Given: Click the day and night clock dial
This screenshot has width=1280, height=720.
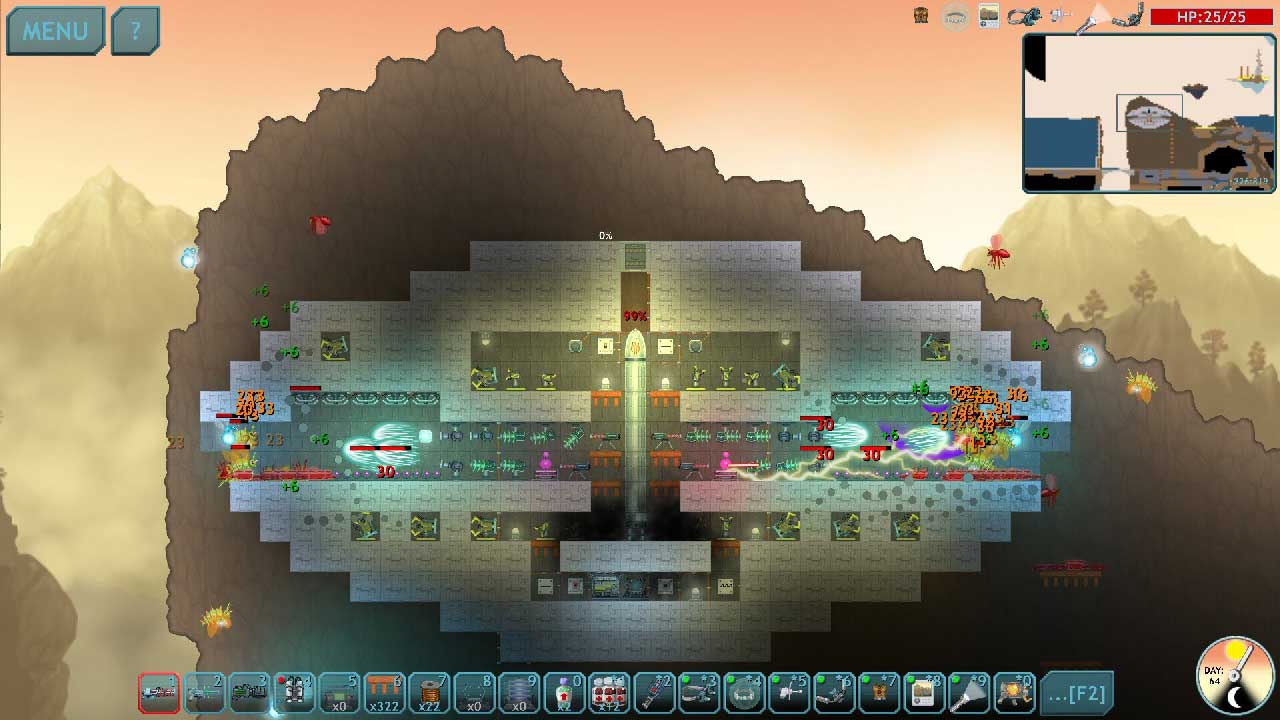Looking at the screenshot, I should click(1237, 676).
